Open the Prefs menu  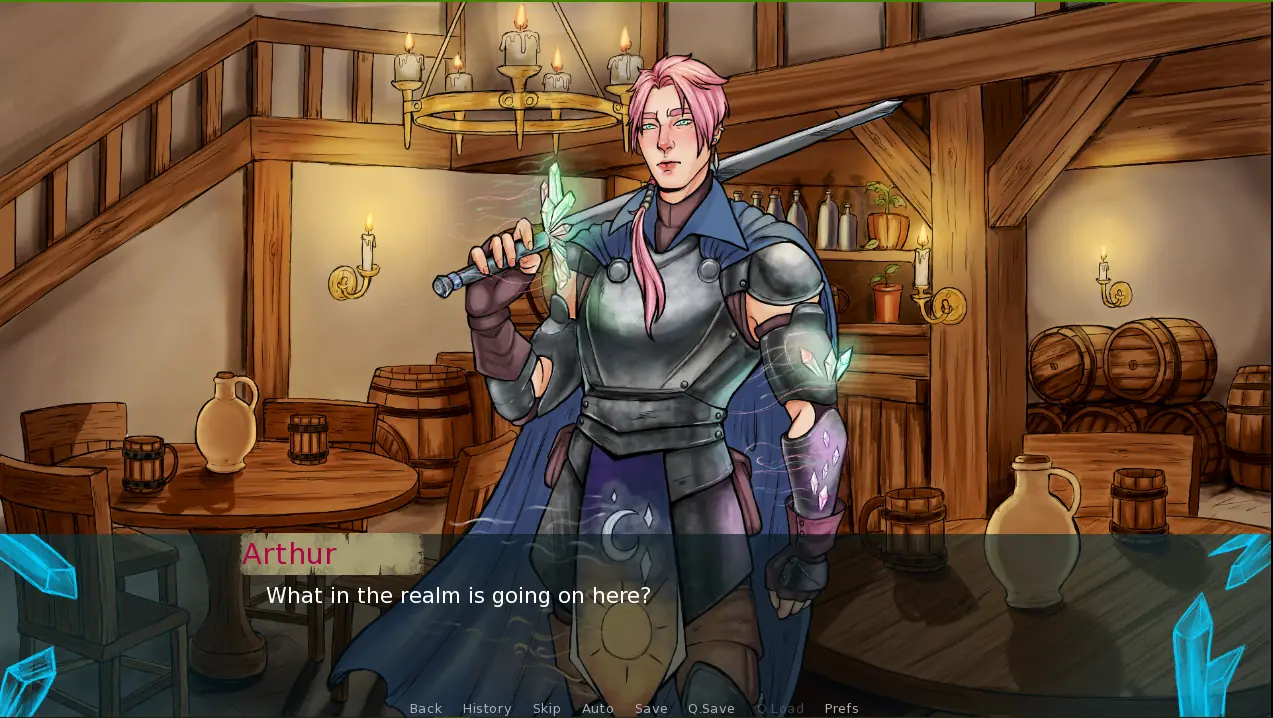click(841, 708)
